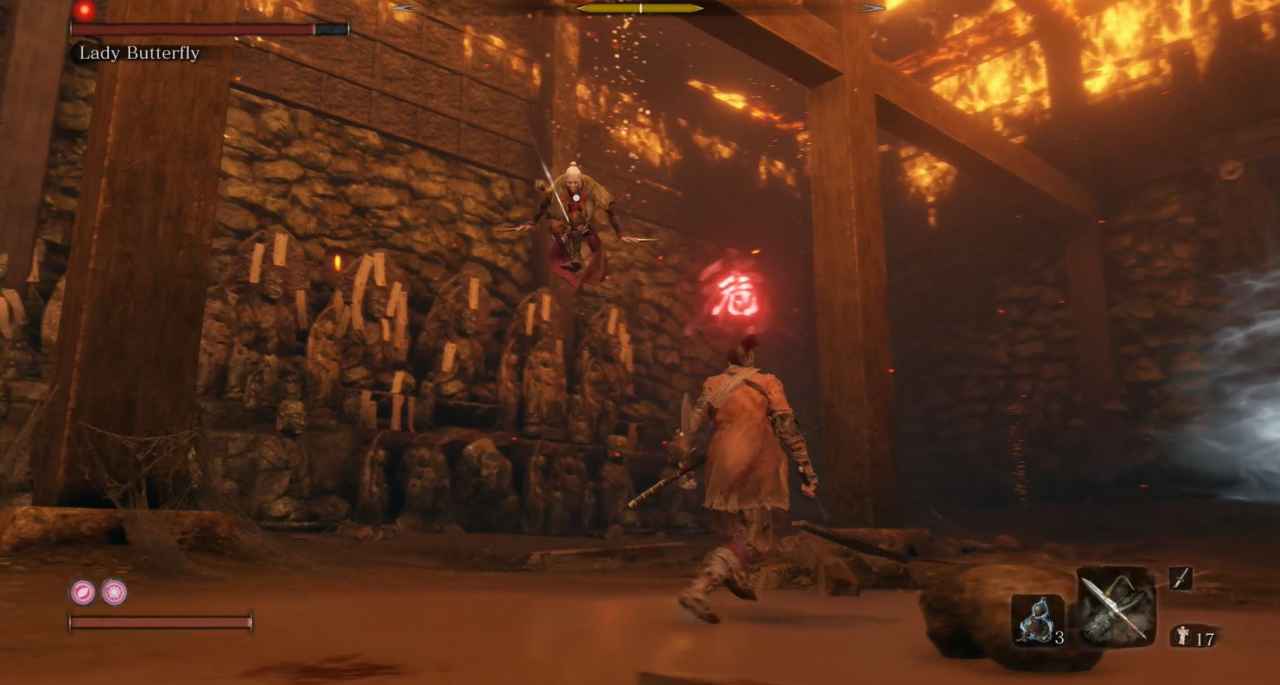Click the small combat art blade icon
This screenshot has width=1280, height=685.
pos(1180,578)
